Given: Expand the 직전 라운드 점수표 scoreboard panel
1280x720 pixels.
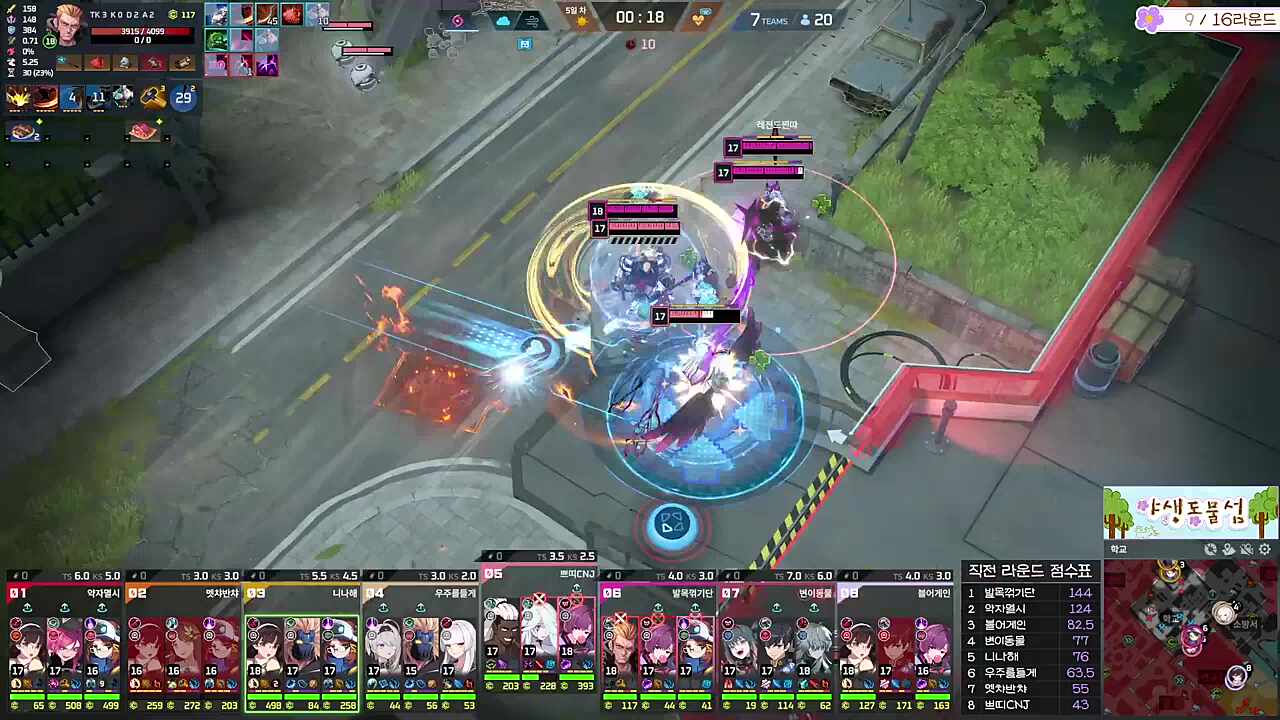Looking at the screenshot, I should click(x=1030, y=570).
